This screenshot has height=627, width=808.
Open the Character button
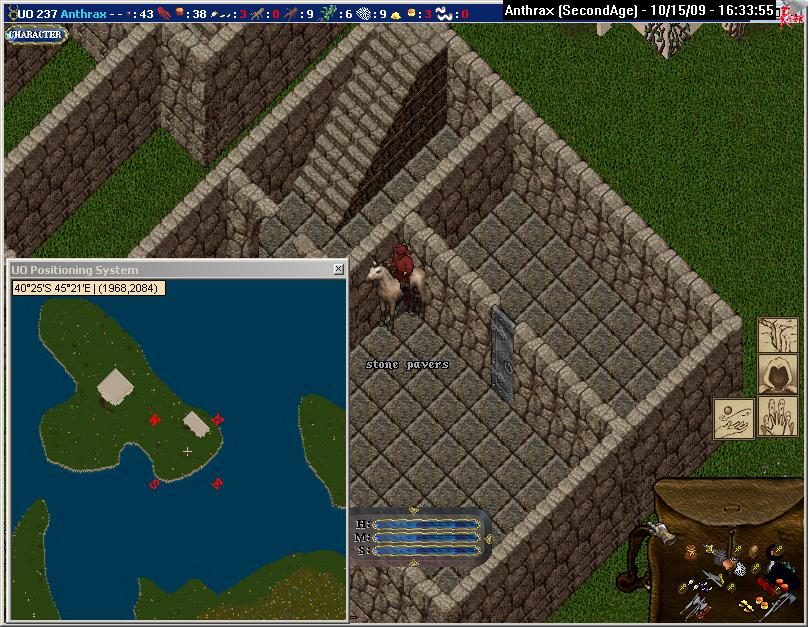click(x=35, y=34)
